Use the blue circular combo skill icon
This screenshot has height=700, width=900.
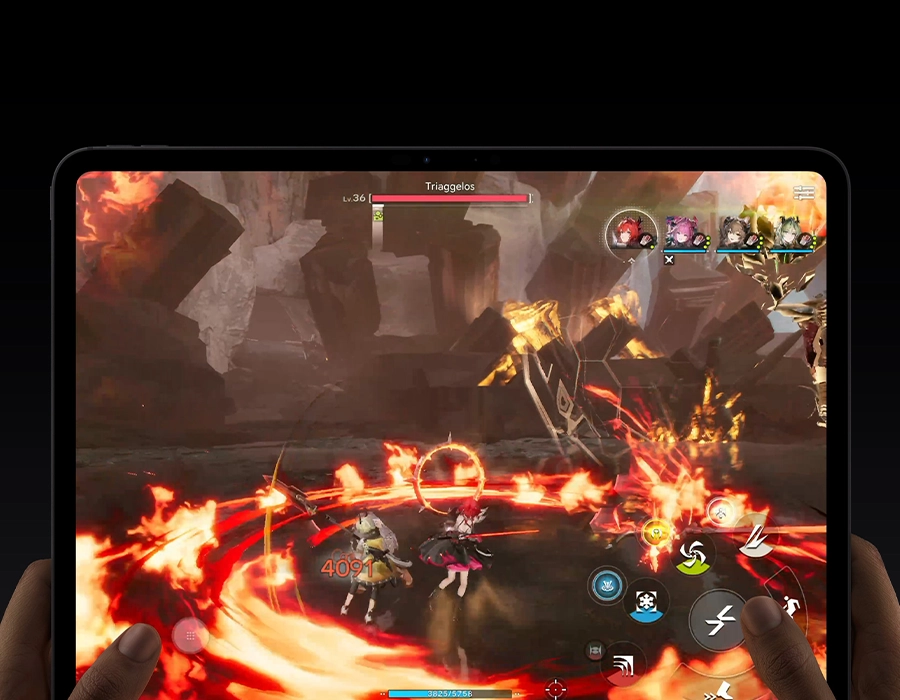(607, 585)
